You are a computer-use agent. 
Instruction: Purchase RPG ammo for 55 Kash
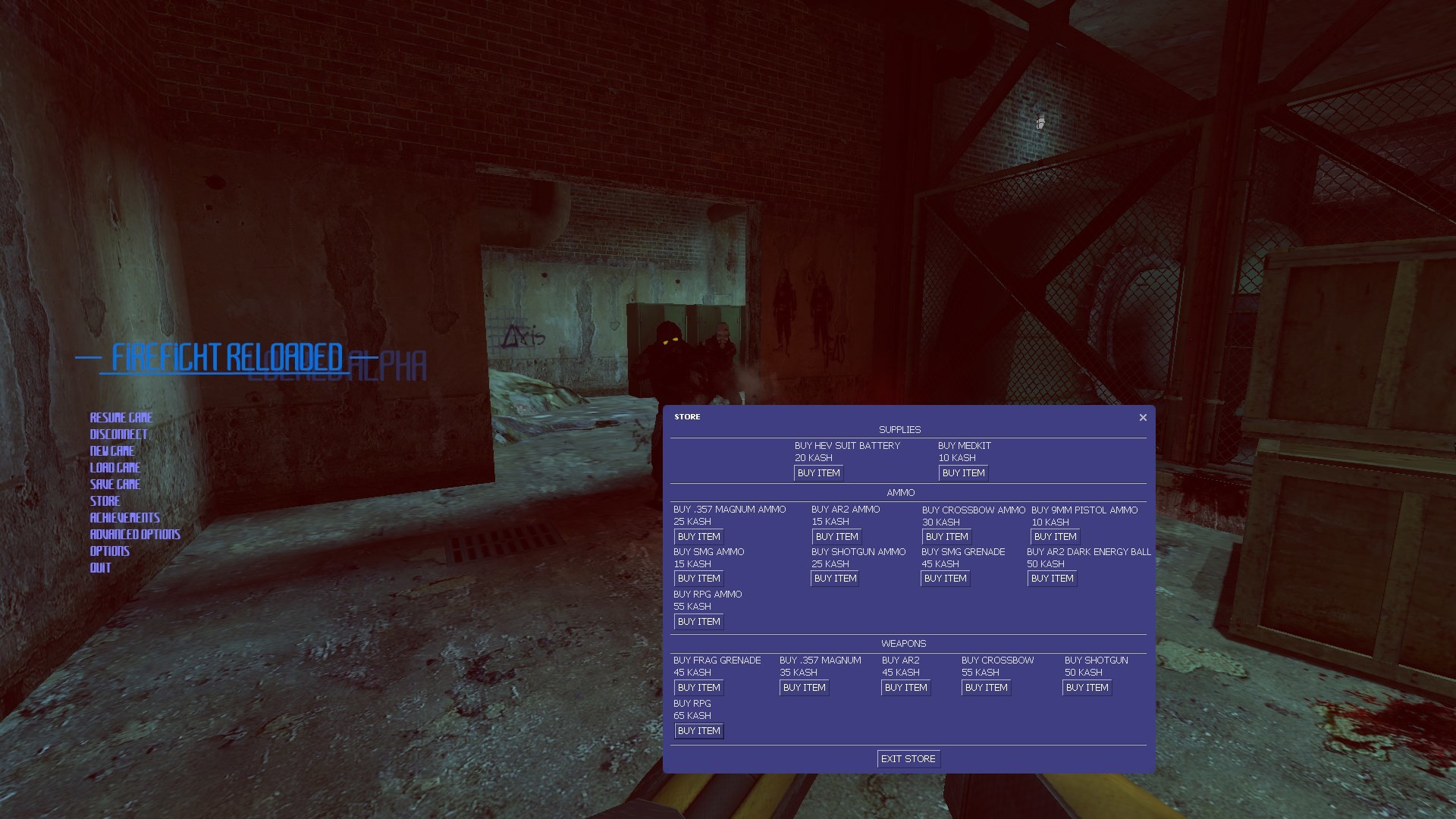(x=698, y=621)
